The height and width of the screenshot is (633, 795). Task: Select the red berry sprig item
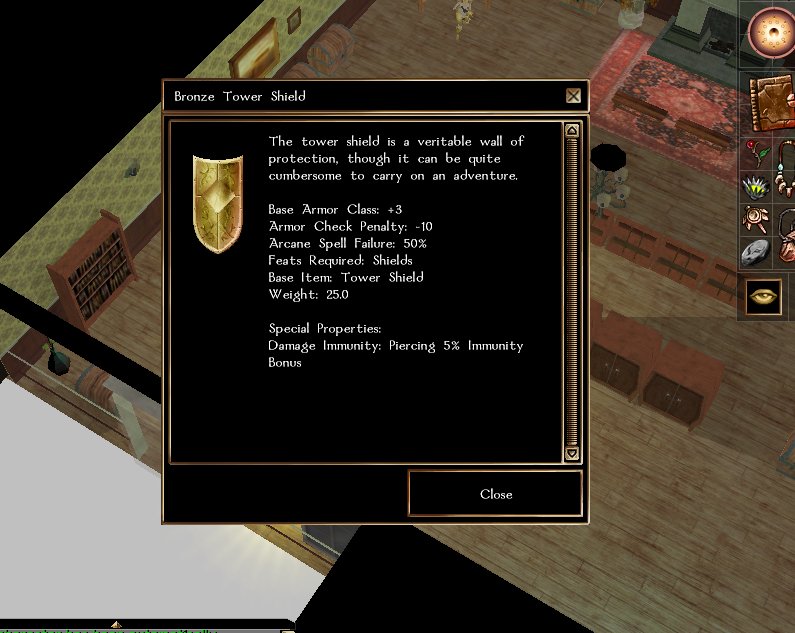click(x=757, y=153)
